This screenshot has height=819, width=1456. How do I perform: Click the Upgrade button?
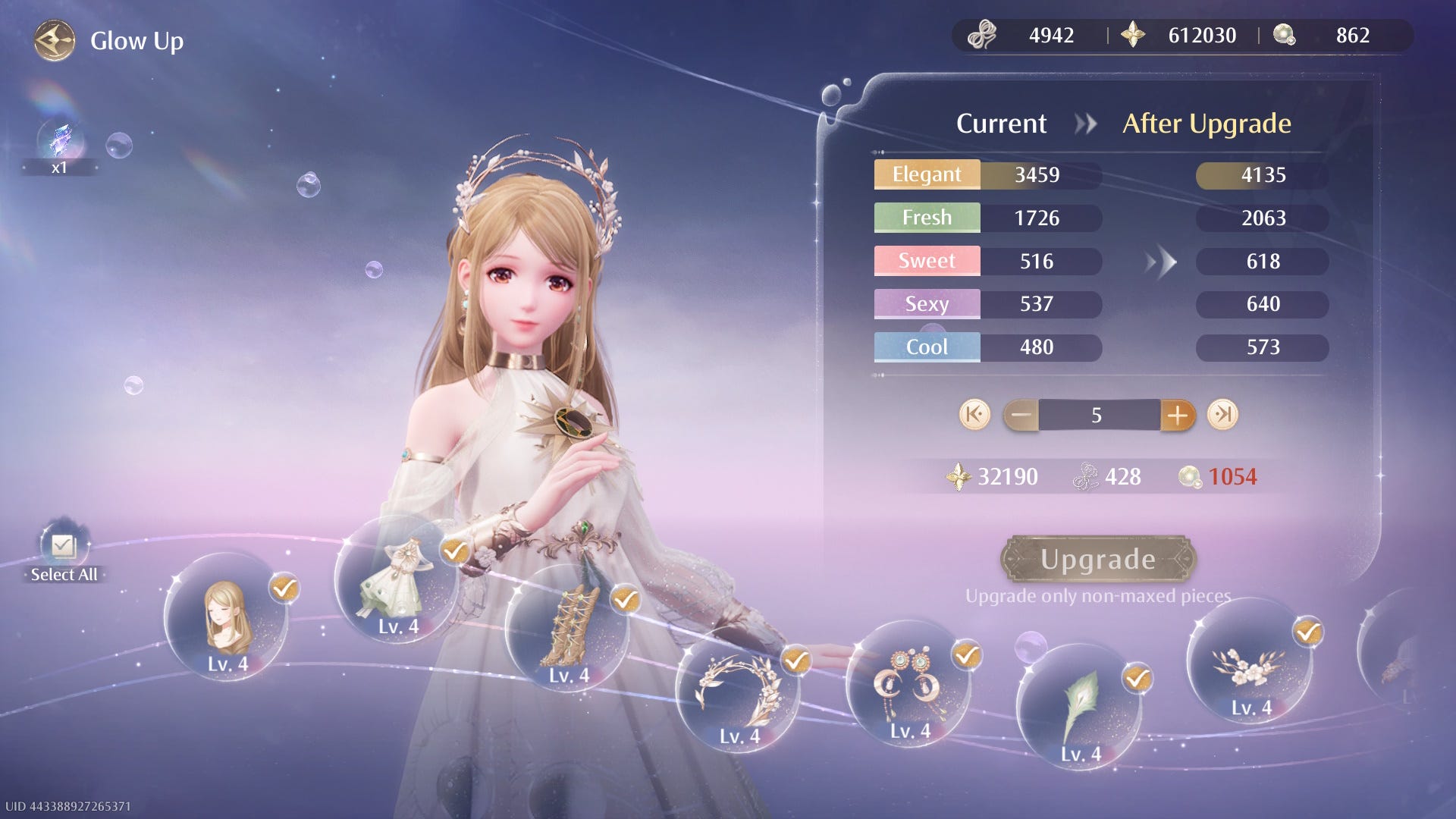click(1097, 560)
